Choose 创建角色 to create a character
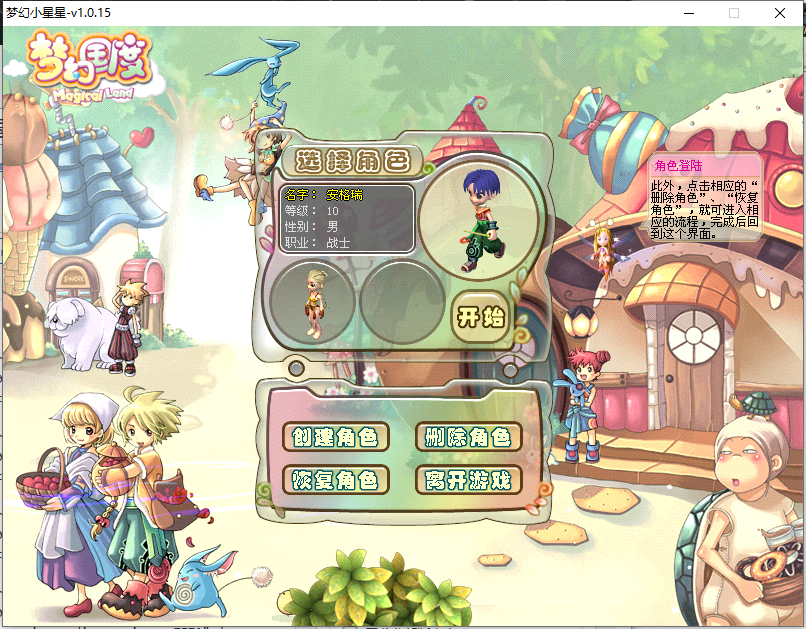Image resolution: width=806 pixels, height=629 pixels. coord(335,437)
